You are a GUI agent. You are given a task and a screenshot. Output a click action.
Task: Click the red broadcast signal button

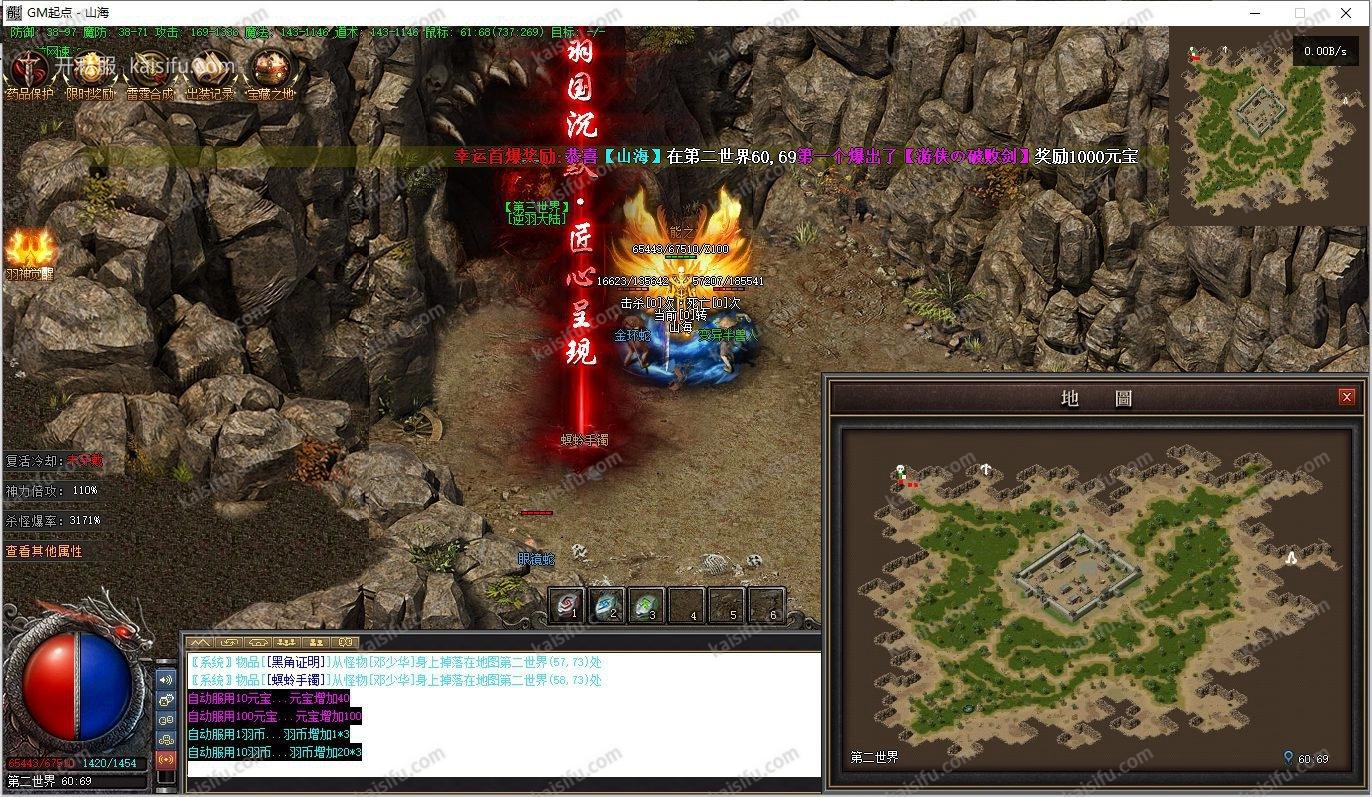166,759
